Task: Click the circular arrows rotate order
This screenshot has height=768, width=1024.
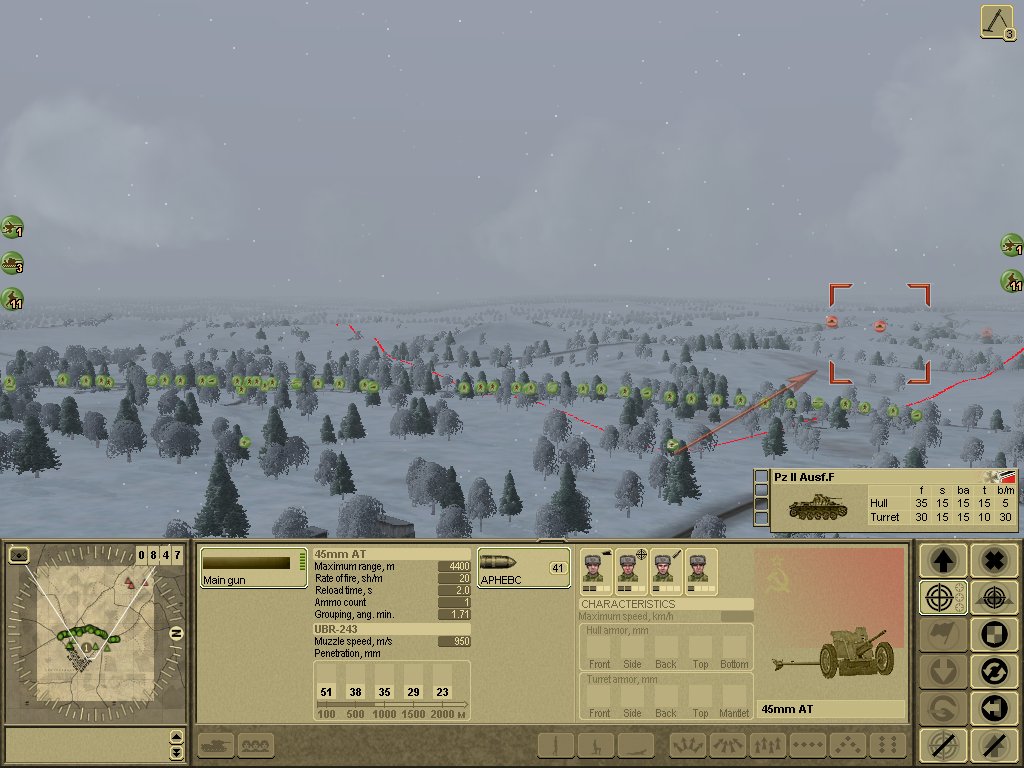Action: [993, 672]
